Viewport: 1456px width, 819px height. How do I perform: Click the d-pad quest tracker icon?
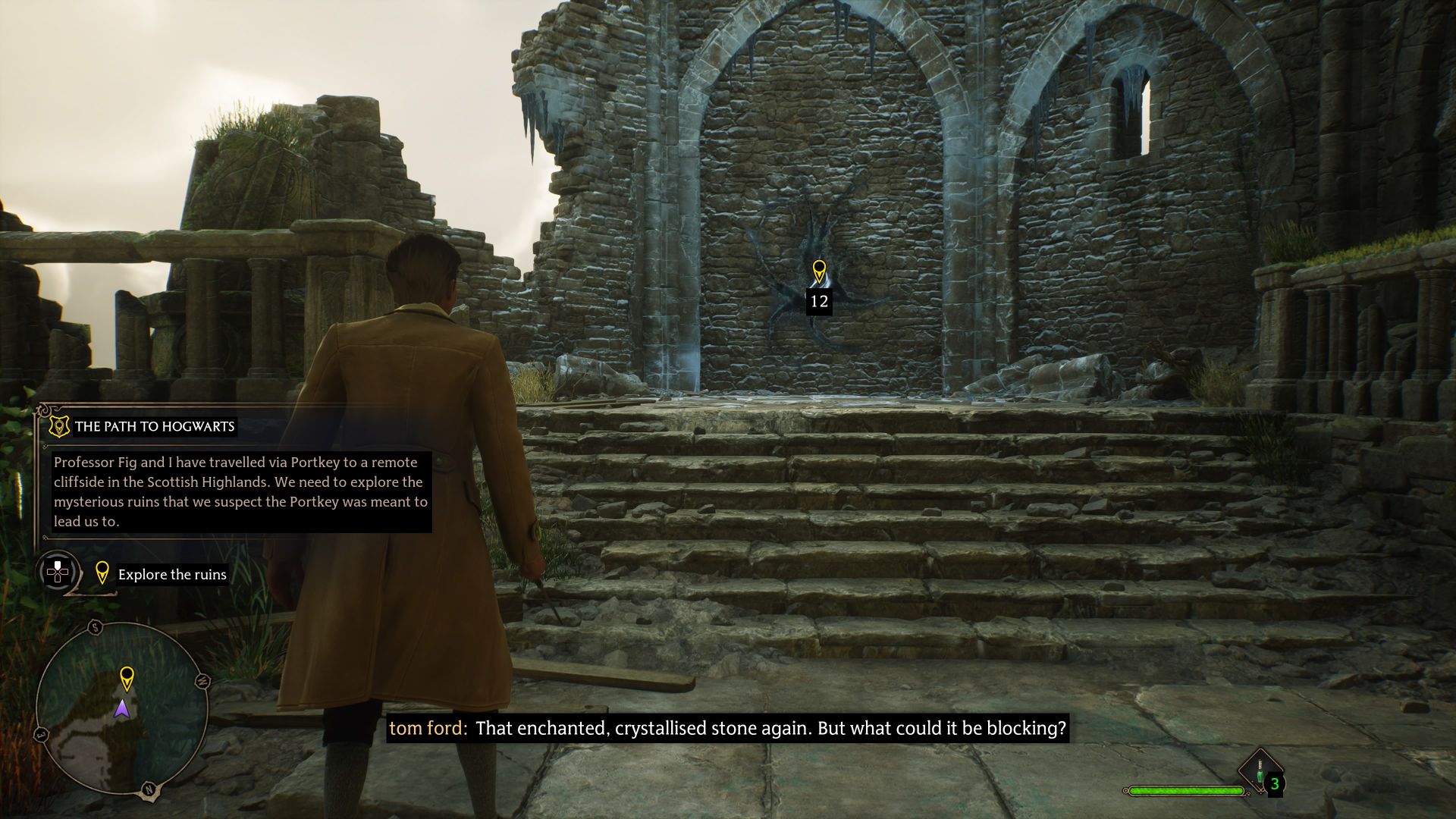click(x=58, y=574)
